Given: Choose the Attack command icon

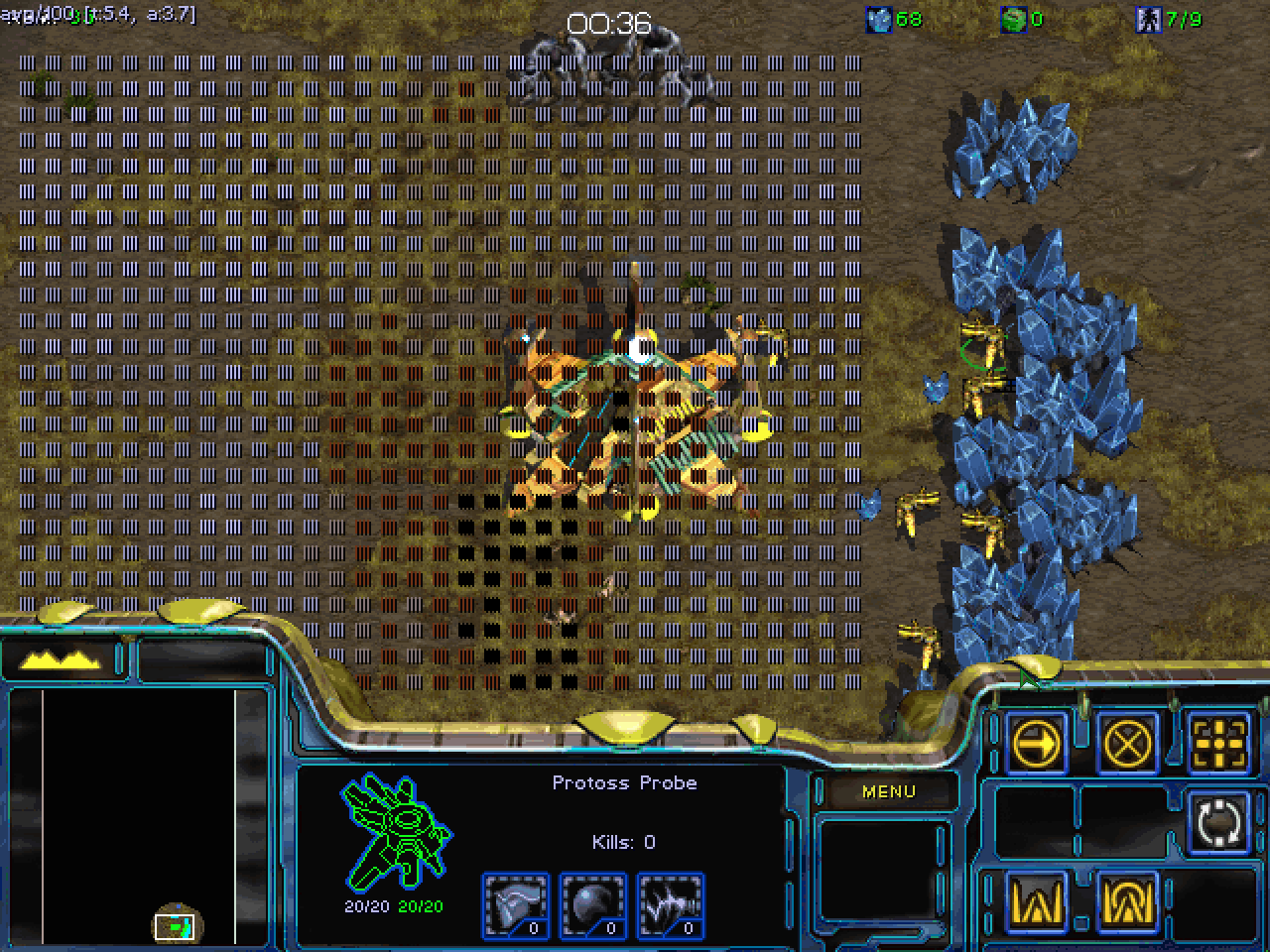Looking at the screenshot, I should pyautogui.click(x=1218, y=742).
